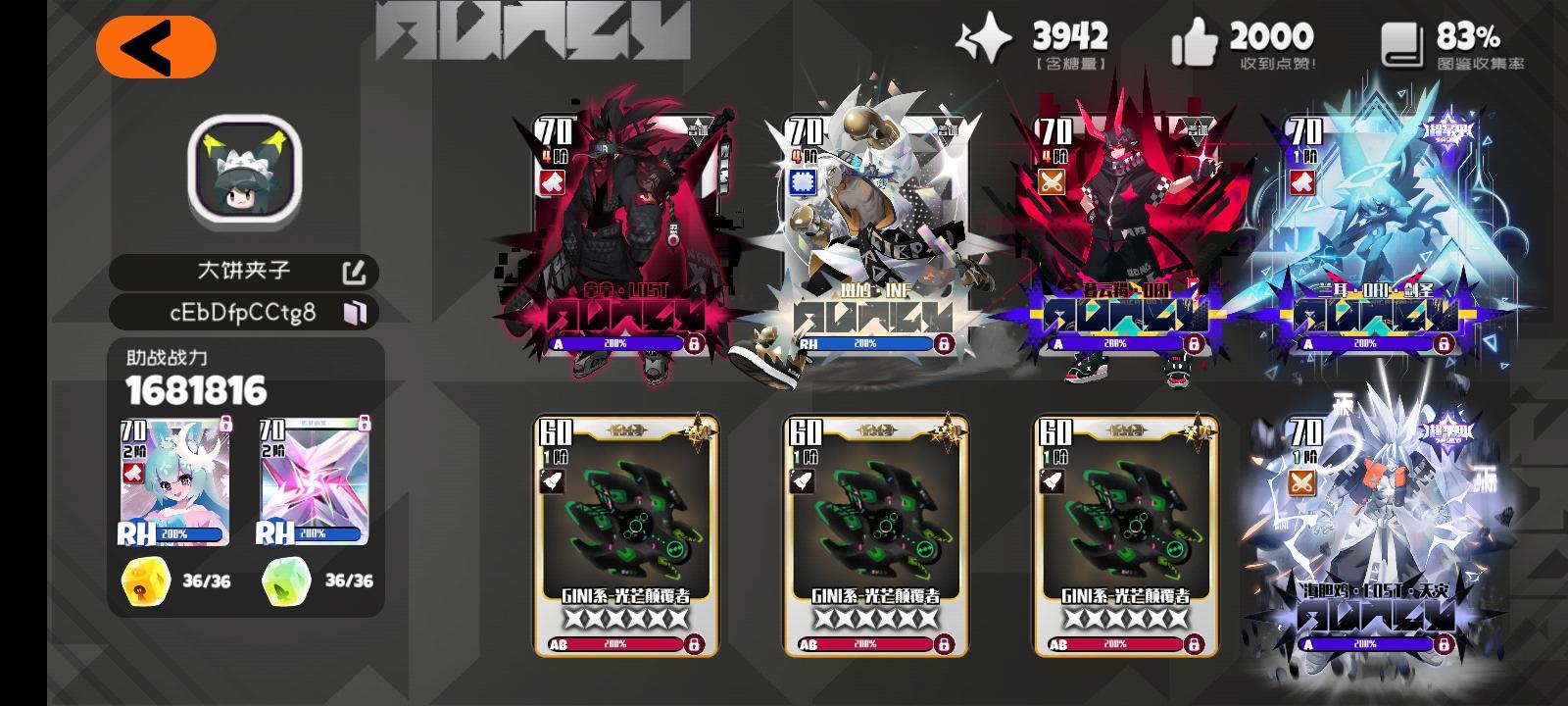Toggle the lock on 伞兵·LOST card
The height and width of the screenshot is (706, 1568).
[696, 344]
